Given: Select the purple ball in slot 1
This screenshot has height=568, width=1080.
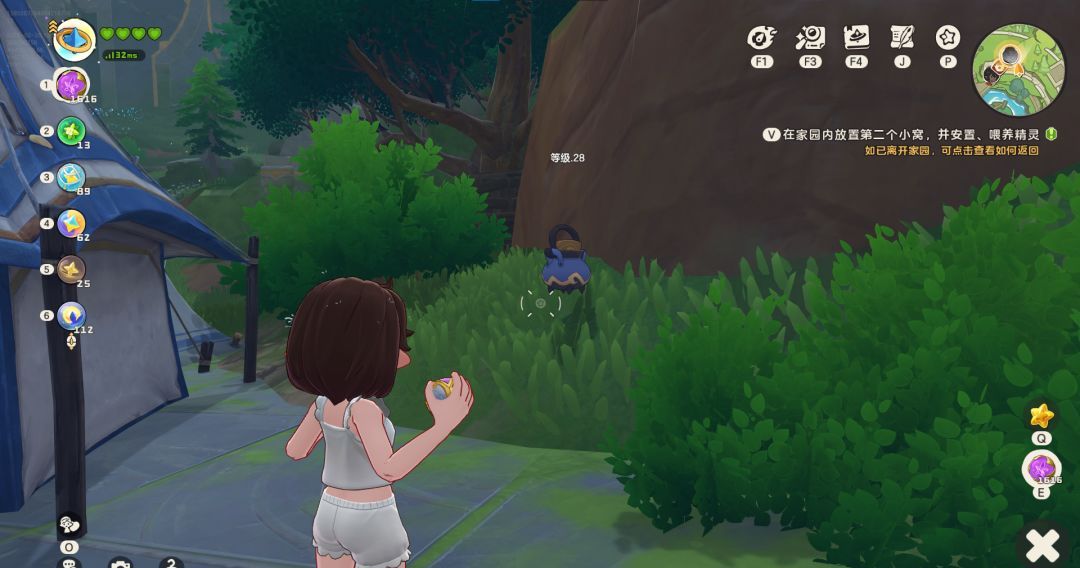Looking at the screenshot, I should coord(71,84).
